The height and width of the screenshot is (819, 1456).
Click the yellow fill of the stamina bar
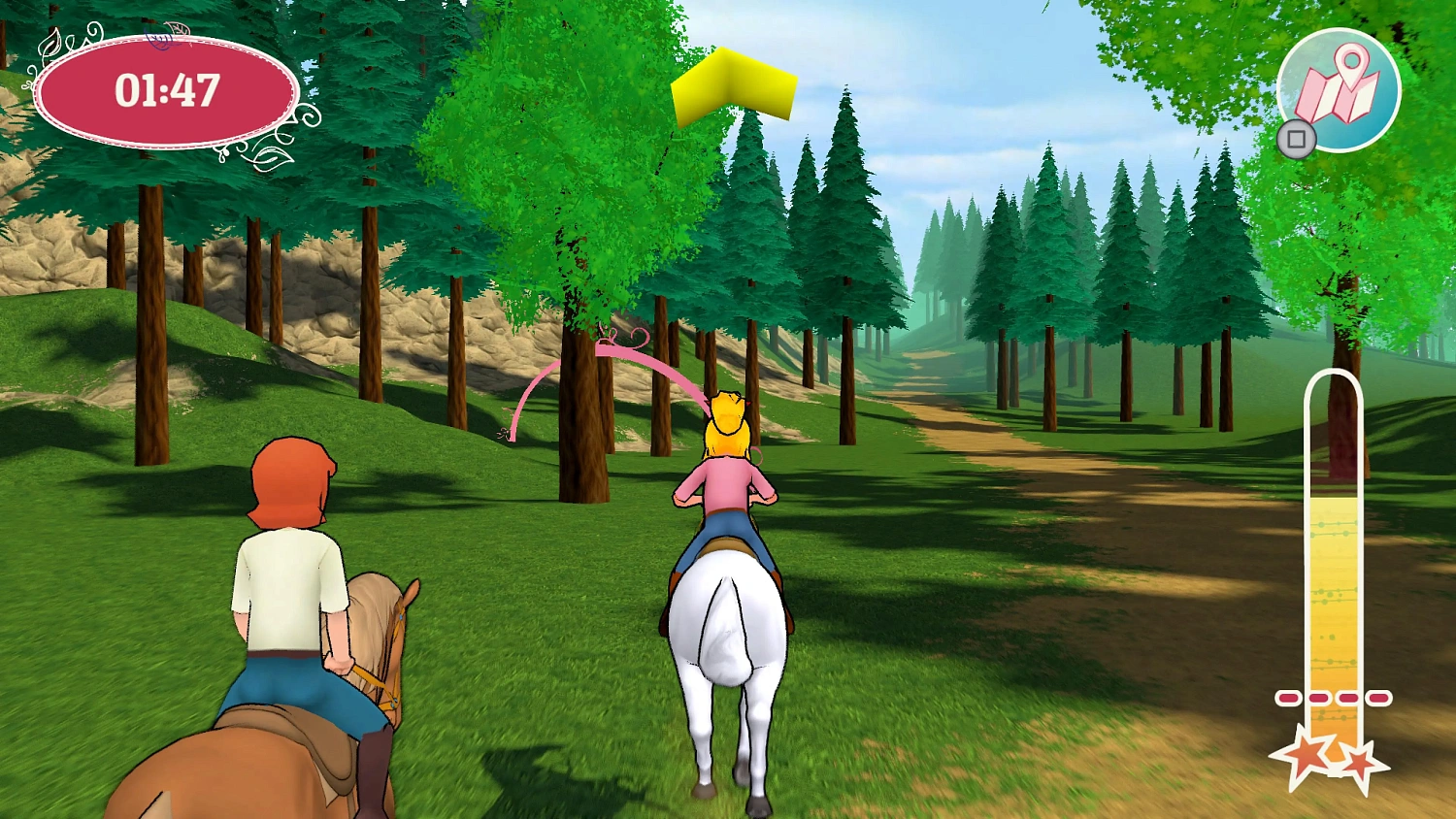1336,602
